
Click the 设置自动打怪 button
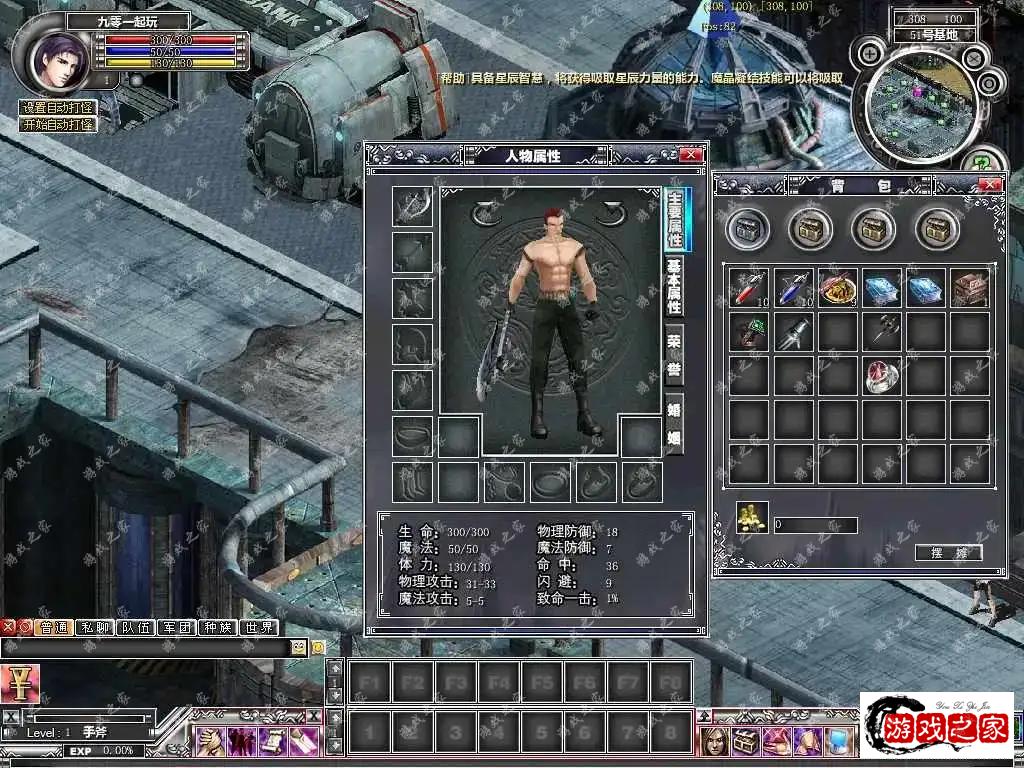click(59, 108)
